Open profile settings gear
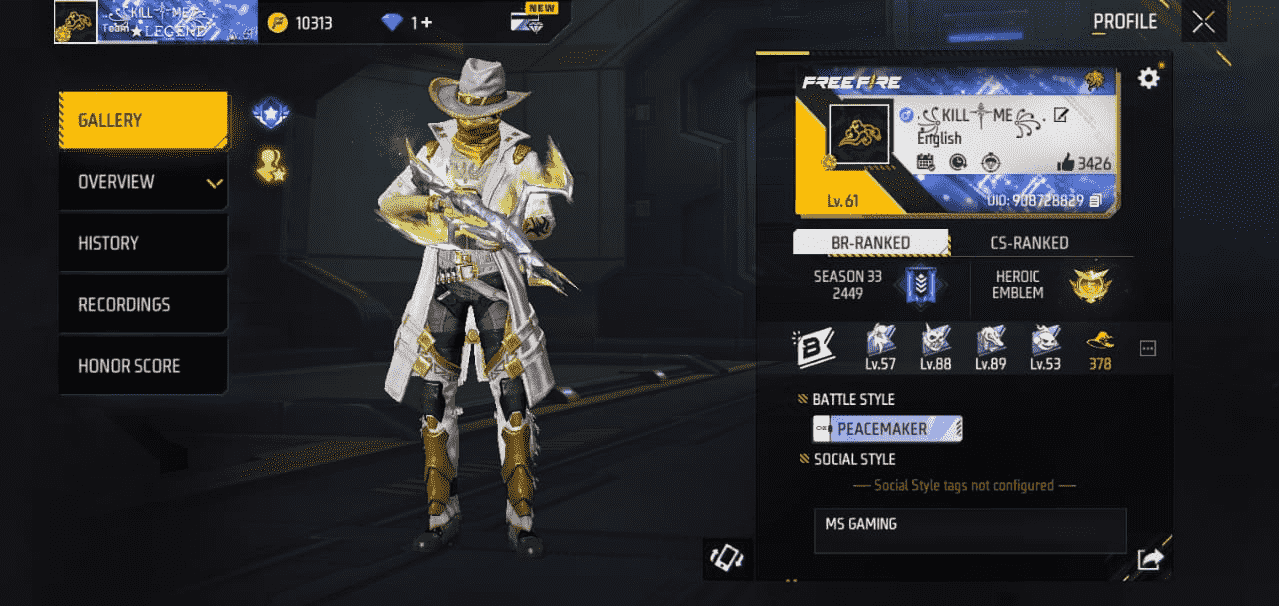This screenshot has width=1279, height=606. [x=1149, y=78]
